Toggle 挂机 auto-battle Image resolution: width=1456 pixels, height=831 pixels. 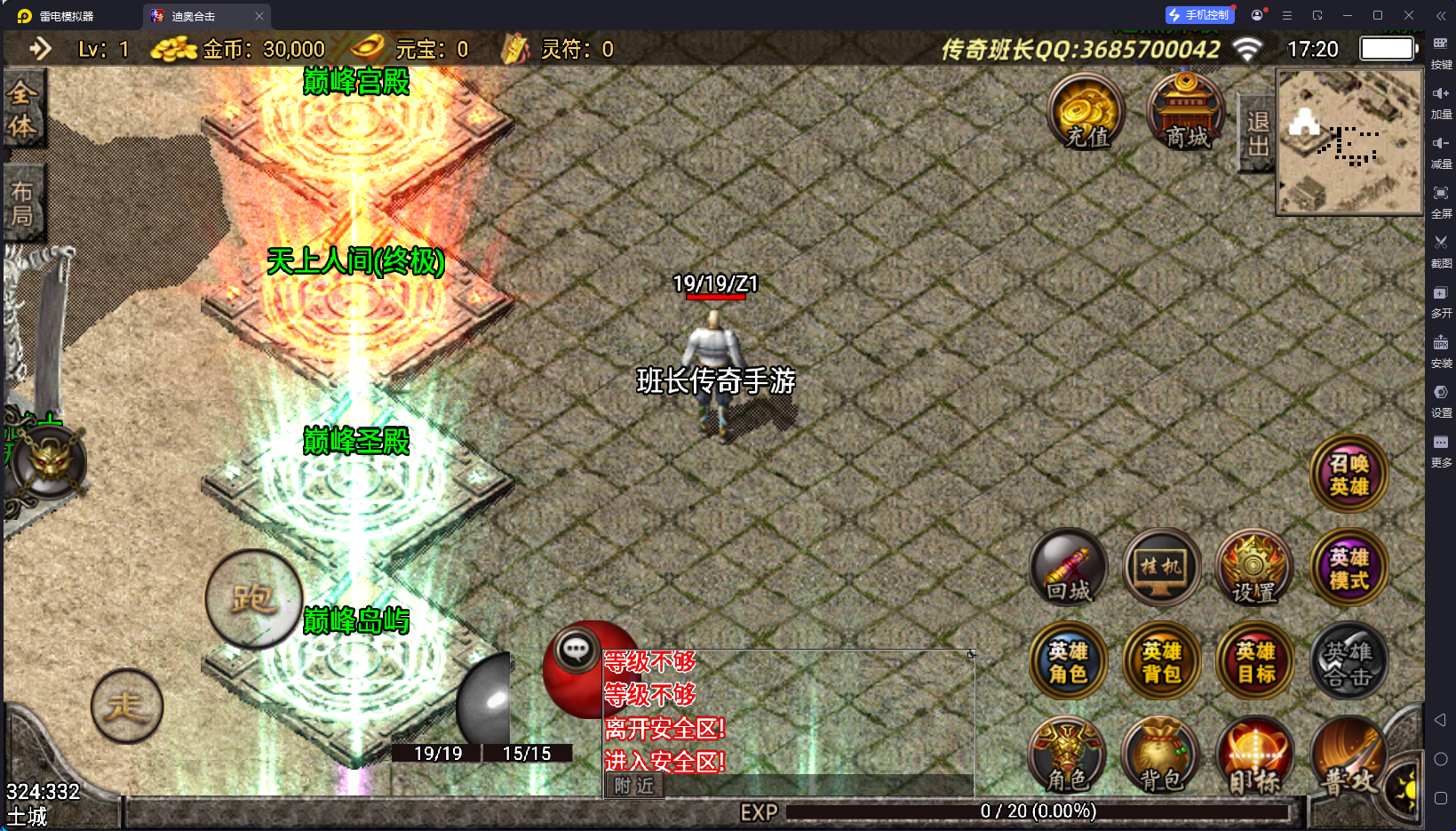click(x=1161, y=569)
